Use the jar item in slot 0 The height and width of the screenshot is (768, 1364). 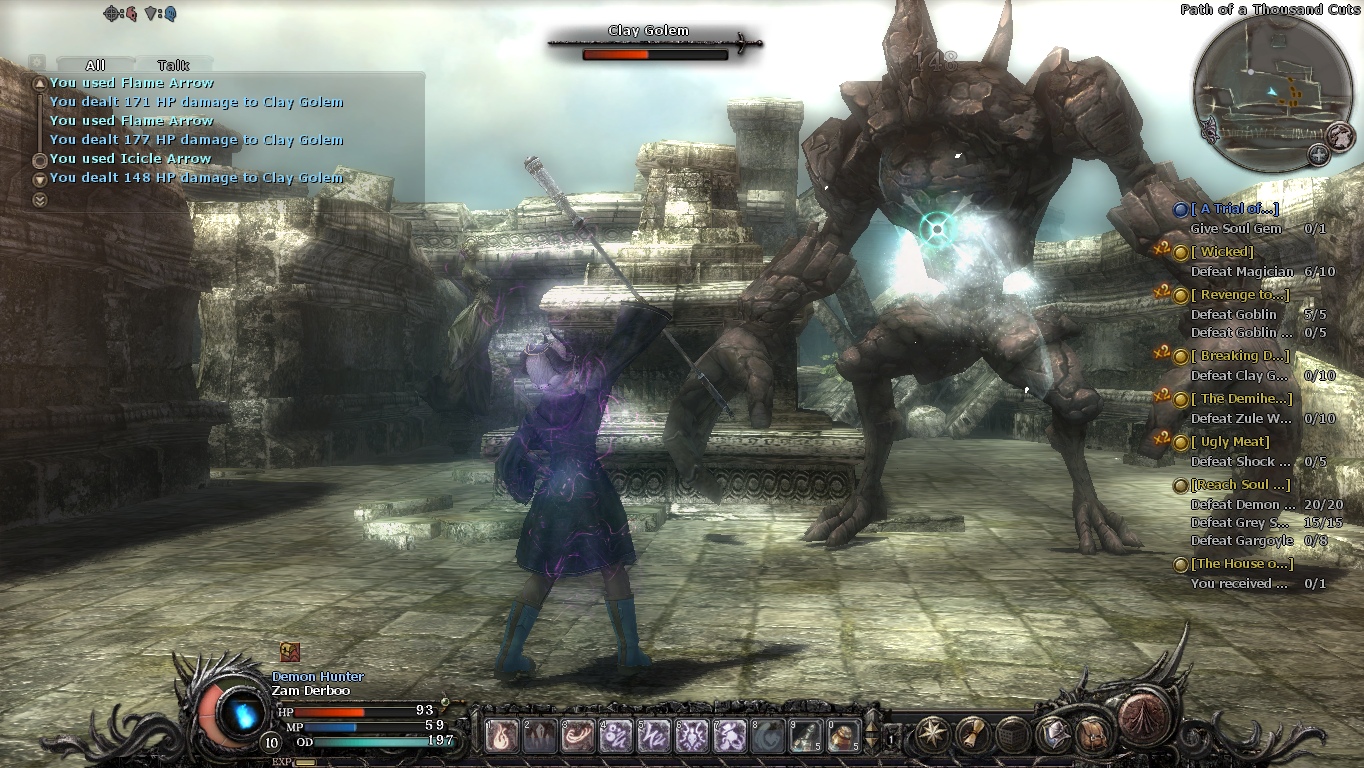coord(845,736)
